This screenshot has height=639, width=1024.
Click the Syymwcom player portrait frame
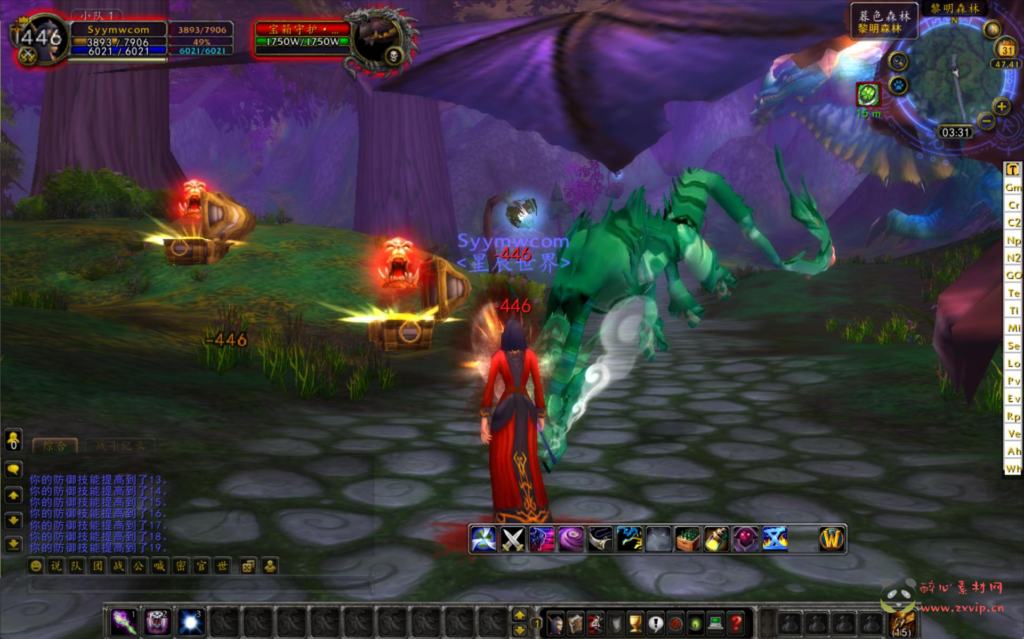tap(40, 40)
